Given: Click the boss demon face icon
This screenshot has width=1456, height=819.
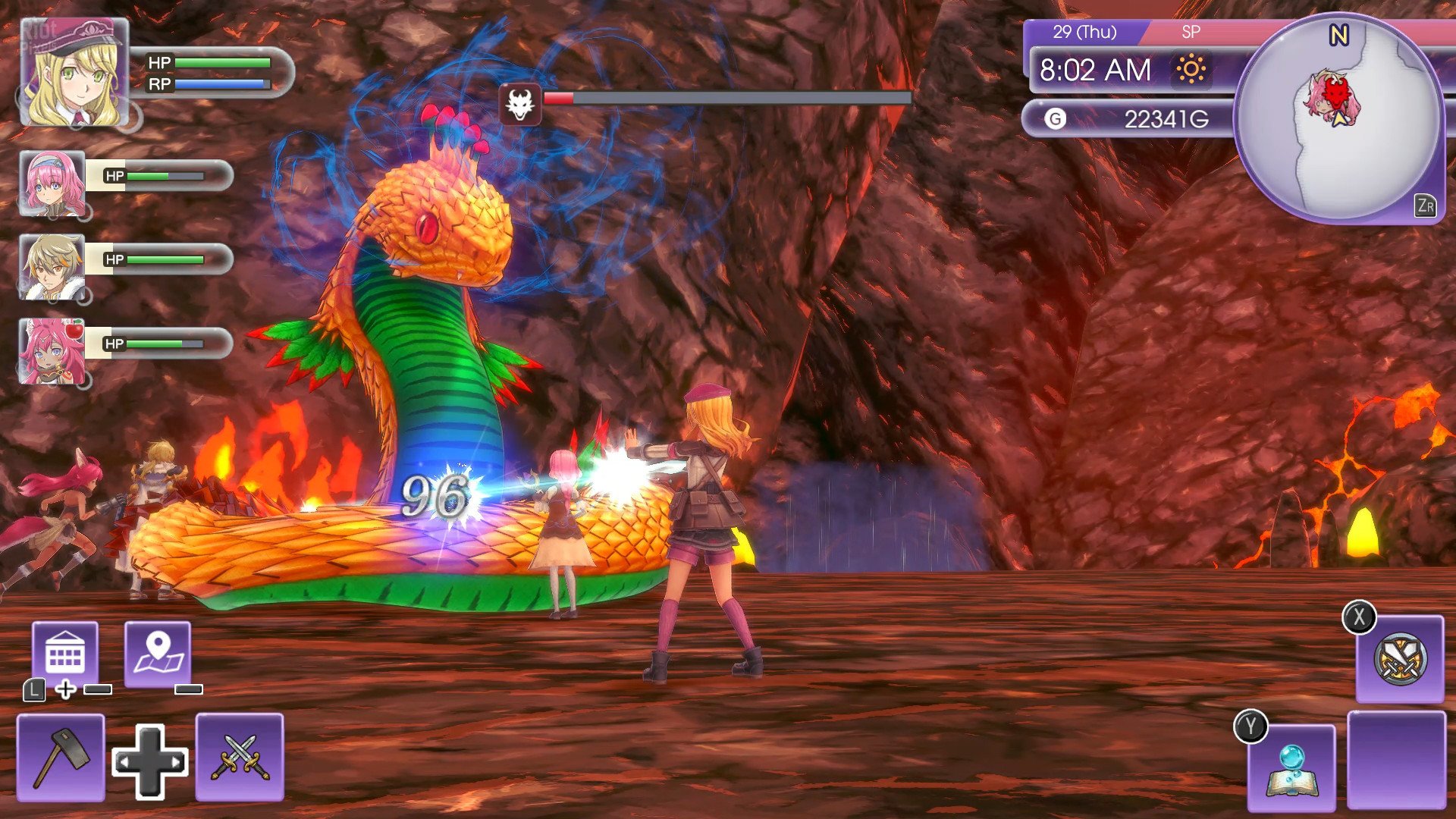Looking at the screenshot, I should coord(520,104).
